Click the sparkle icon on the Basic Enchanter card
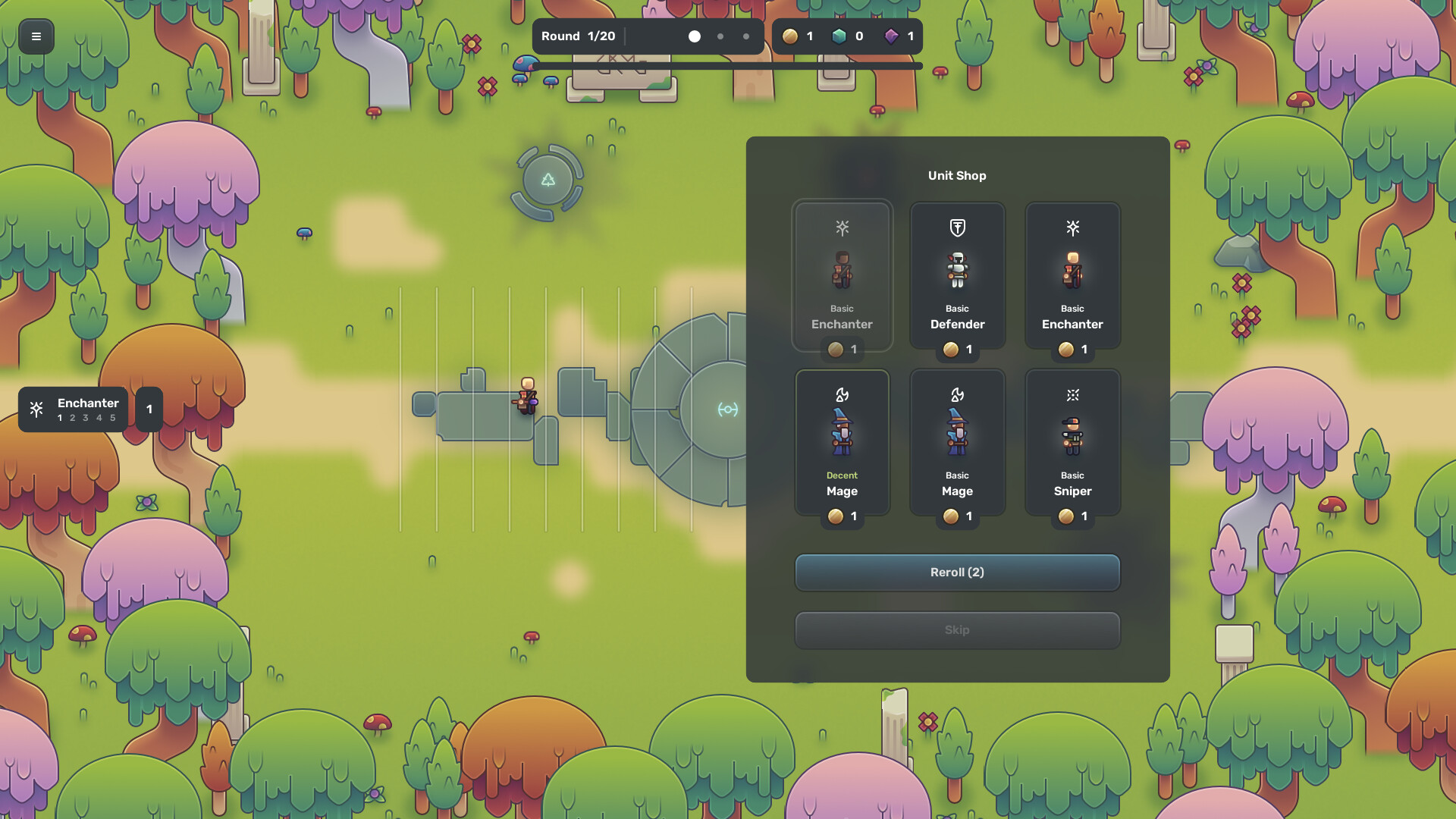The image size is (1456, 819). click(1072, 227)
